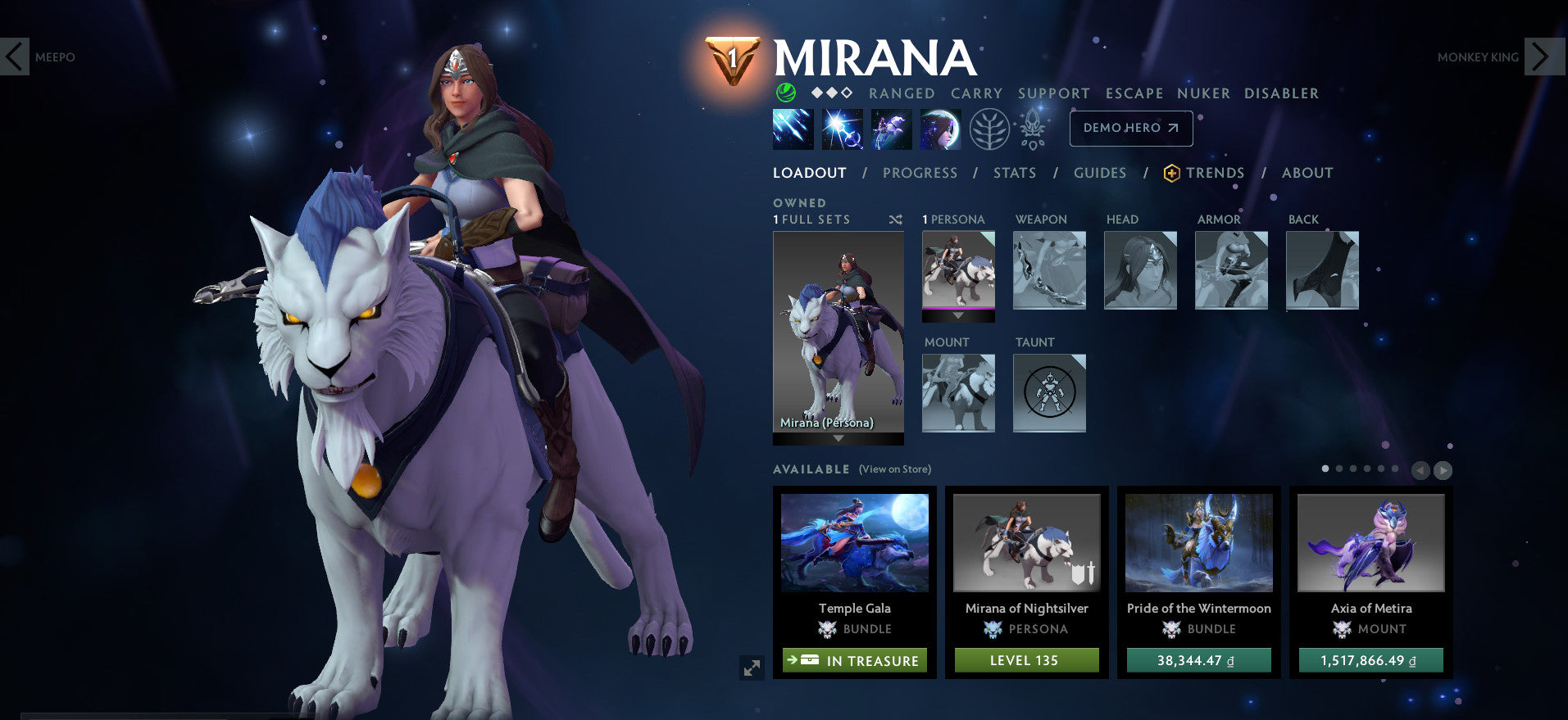Click the shuffle icon next to Full Sets
Screen dimensions: 1568x720
point(896,220)
